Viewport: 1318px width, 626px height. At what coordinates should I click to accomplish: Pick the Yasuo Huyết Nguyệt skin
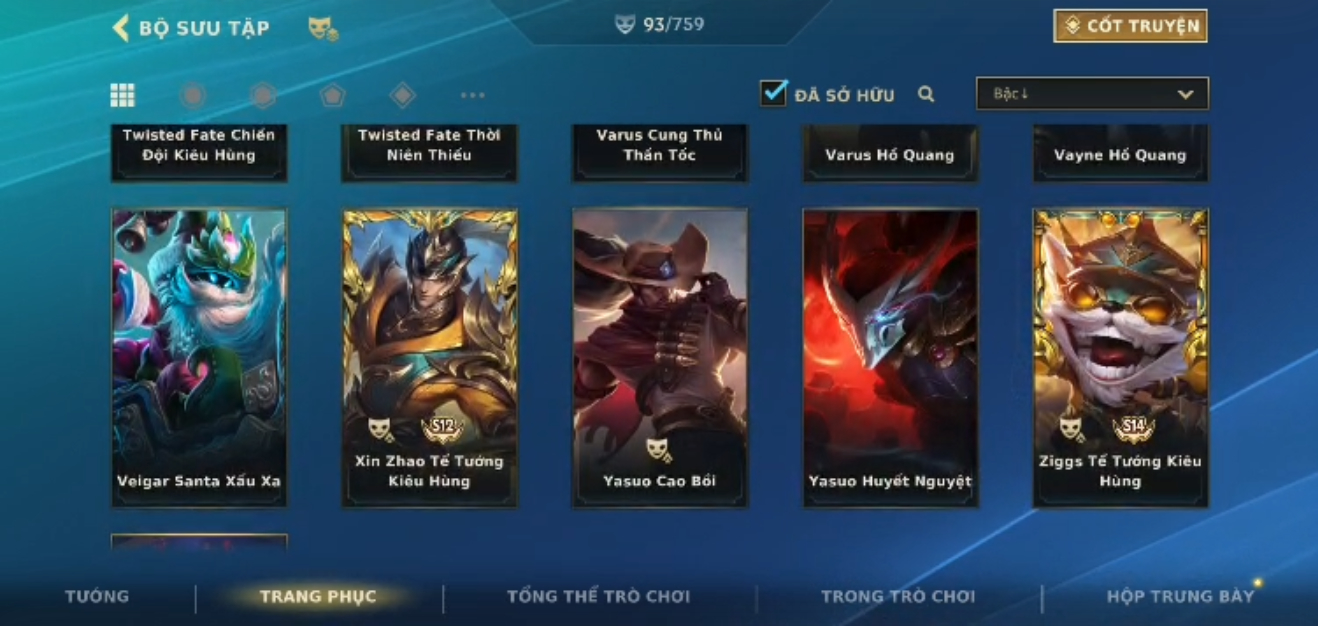(x=890, y=357)
